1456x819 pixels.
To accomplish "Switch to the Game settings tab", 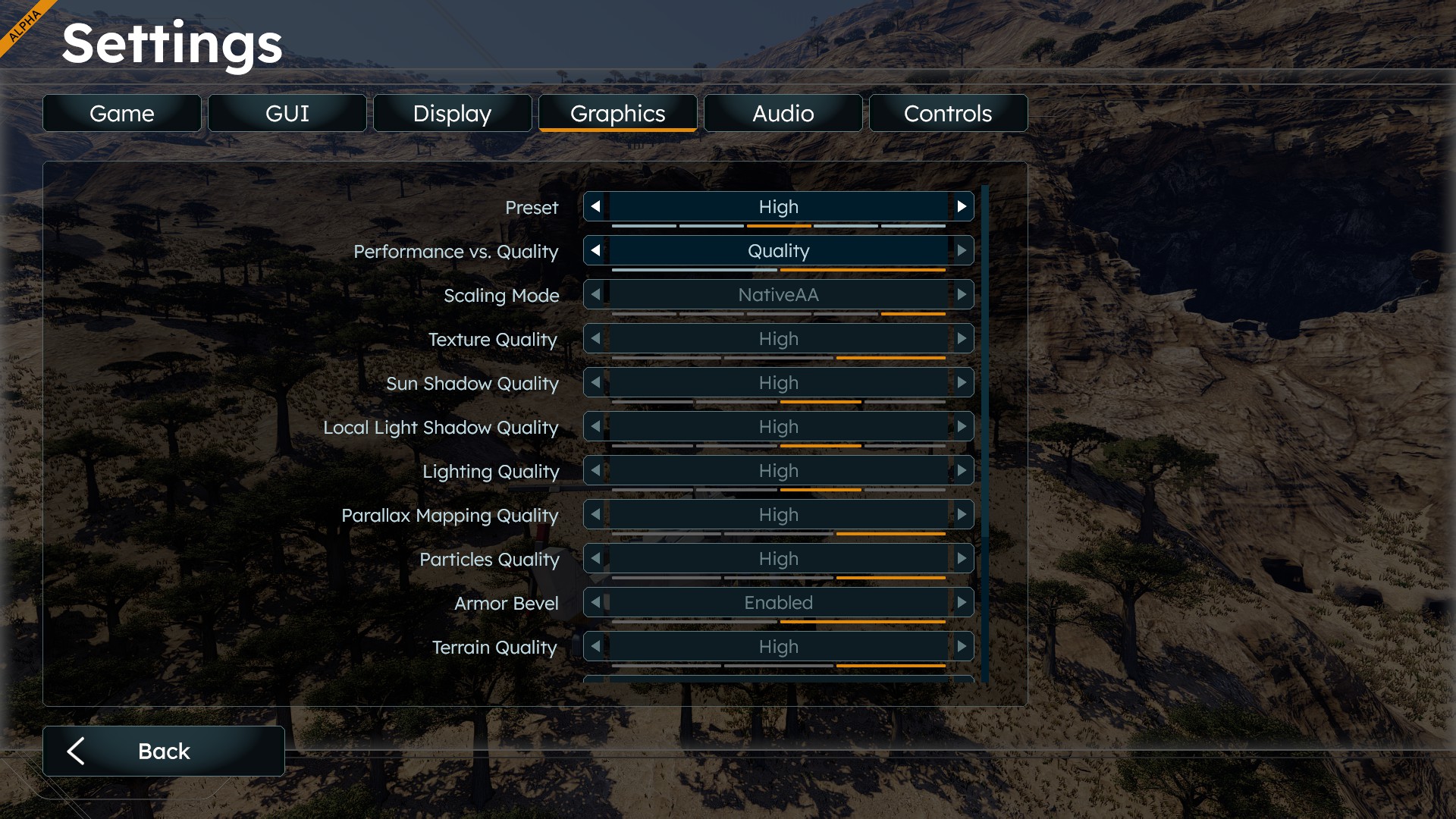I will (x=122, y=114).
